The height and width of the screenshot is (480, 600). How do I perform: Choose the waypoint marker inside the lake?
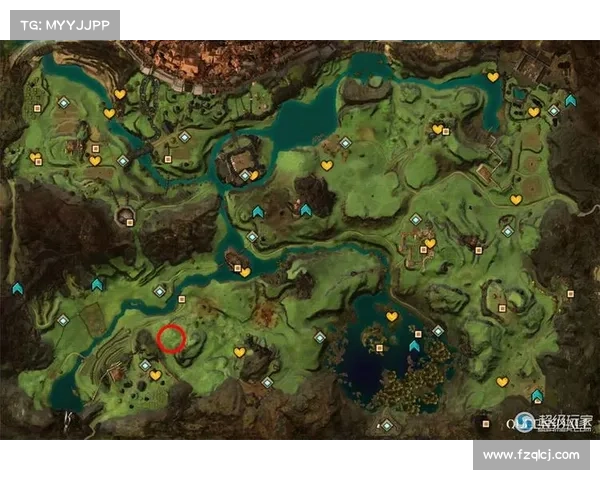[414, 346]
